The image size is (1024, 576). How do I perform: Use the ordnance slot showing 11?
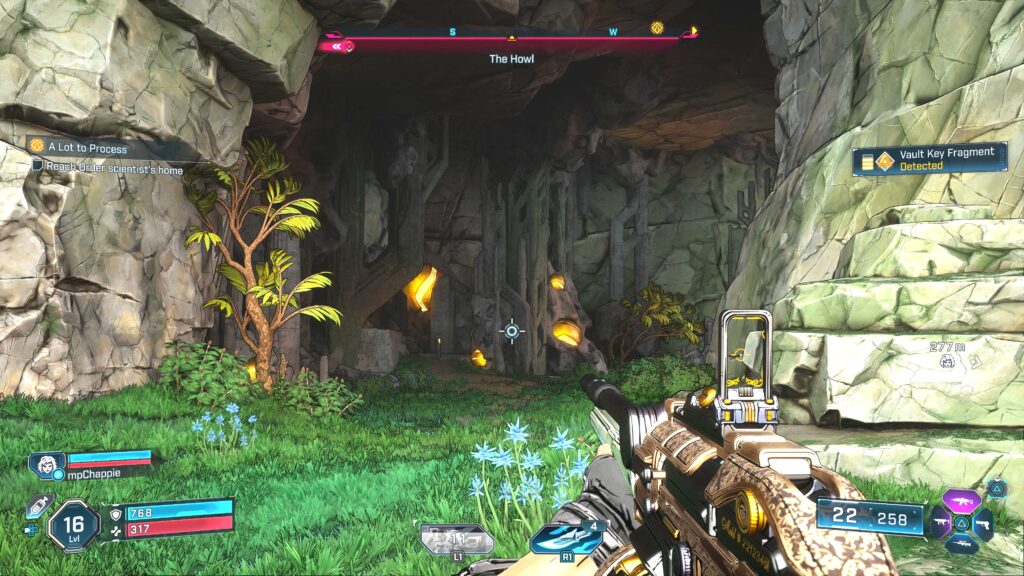(x=456, y=540)
